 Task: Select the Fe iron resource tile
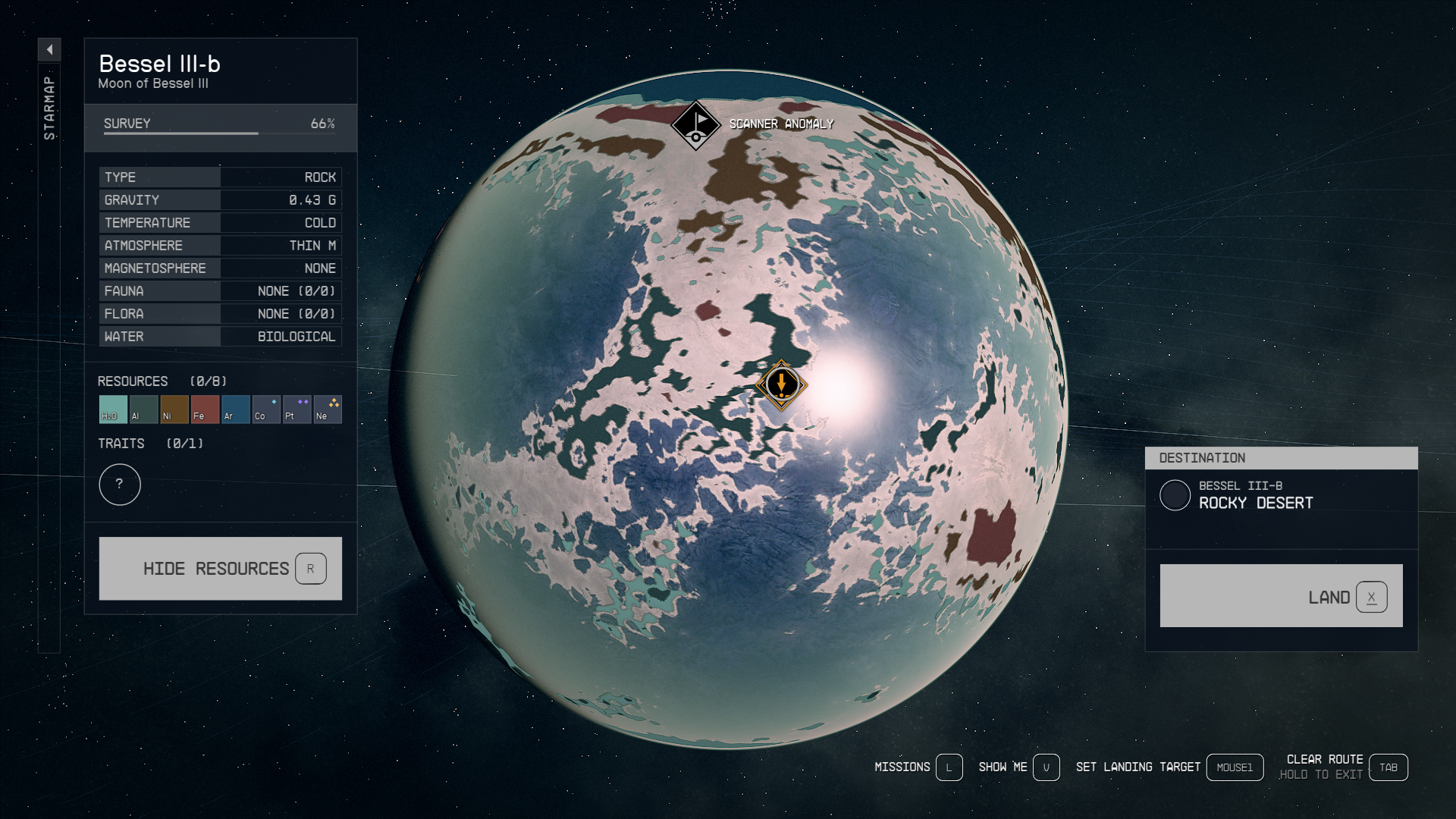(205, 409)
